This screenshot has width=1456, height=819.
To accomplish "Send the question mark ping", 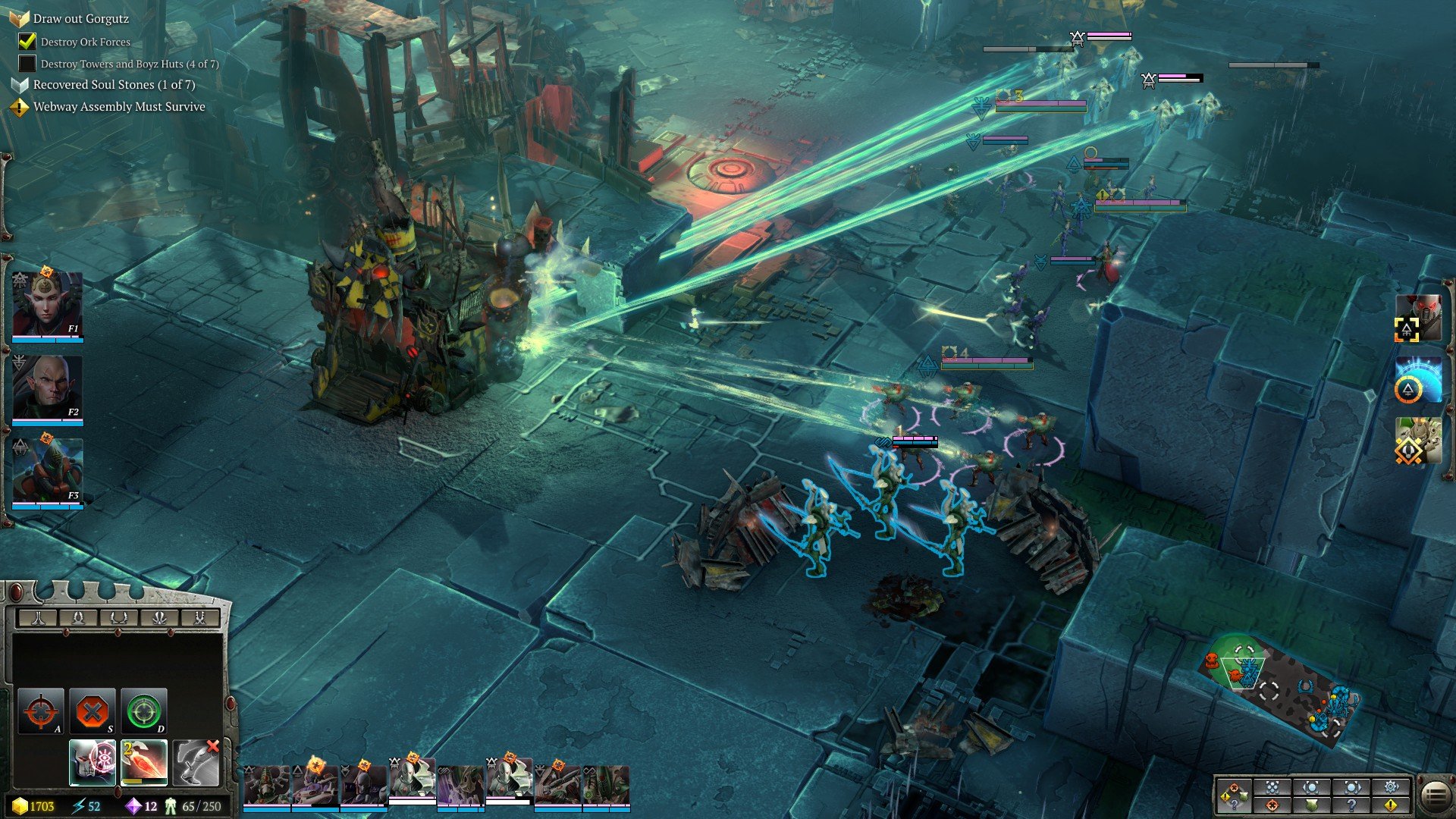I will pyautogui.click(x=1351, y=805).
